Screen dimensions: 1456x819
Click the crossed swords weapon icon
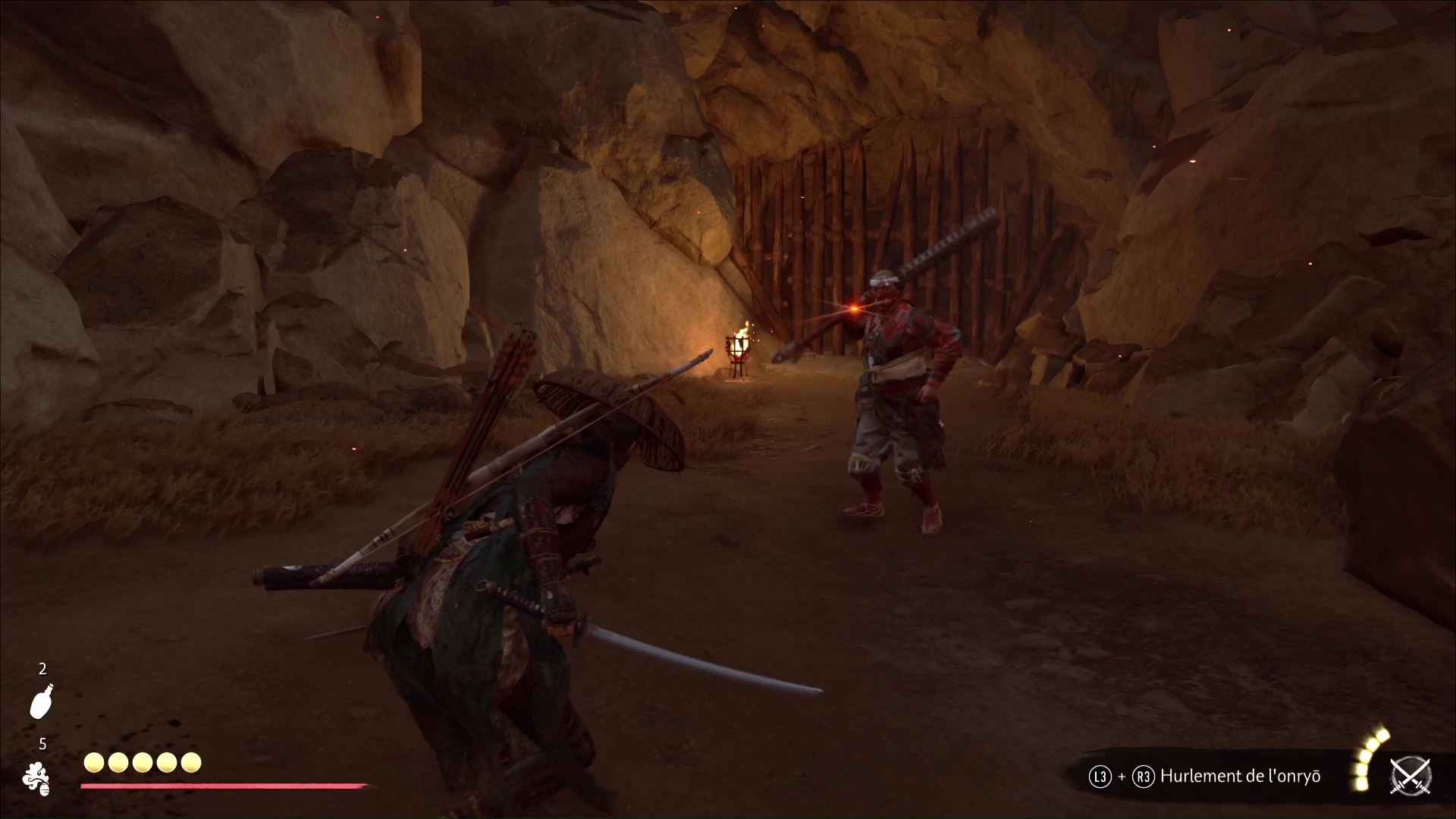pos(1410,777)
